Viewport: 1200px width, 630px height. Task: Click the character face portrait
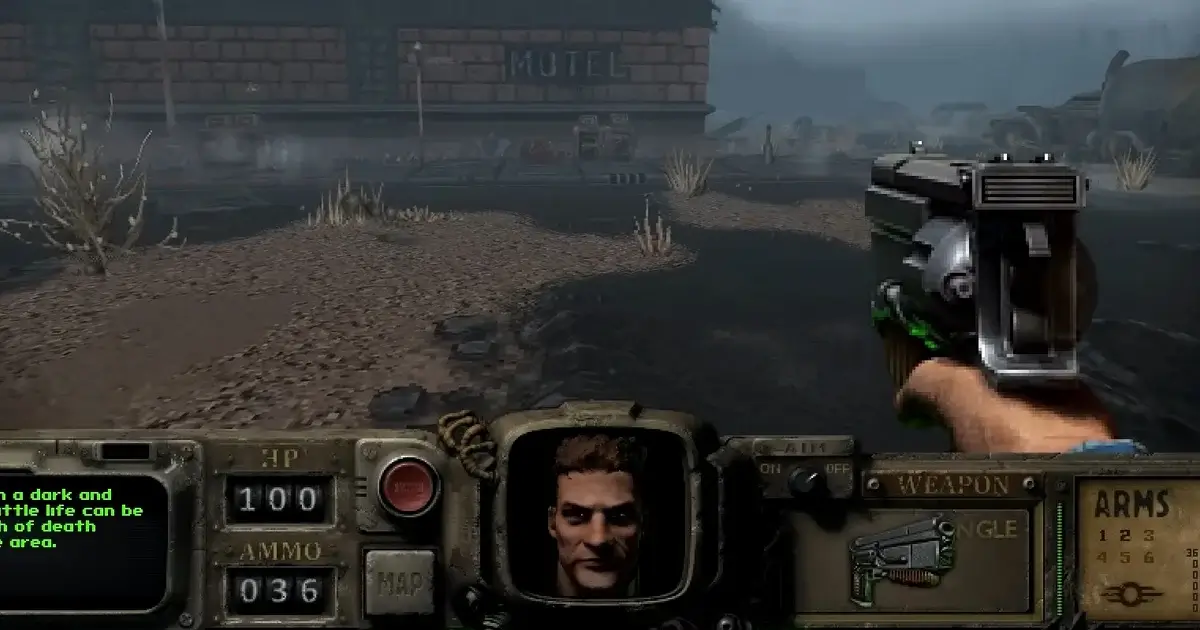pos(598,513)
